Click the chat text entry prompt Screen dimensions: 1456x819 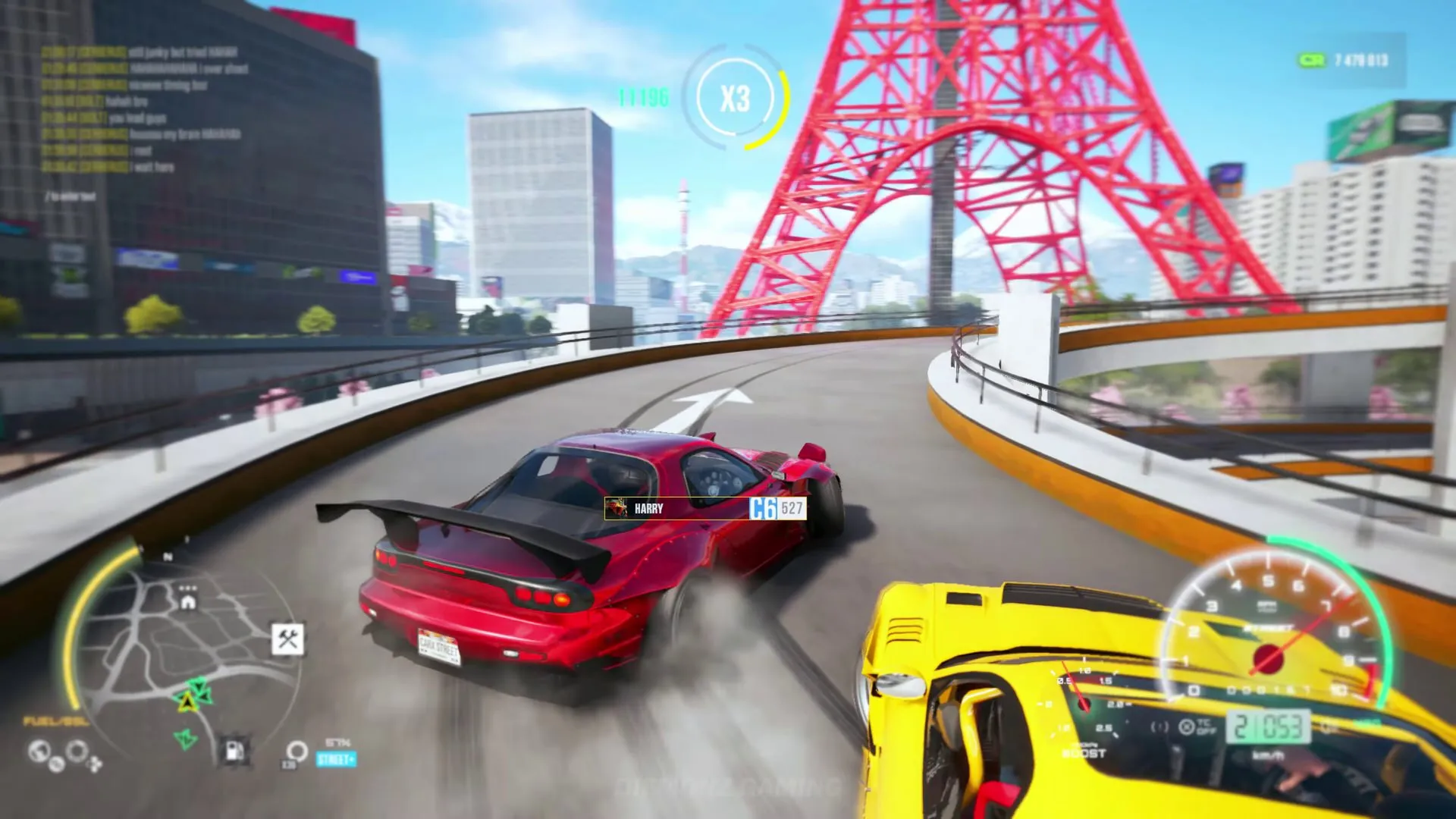[71, 196]
